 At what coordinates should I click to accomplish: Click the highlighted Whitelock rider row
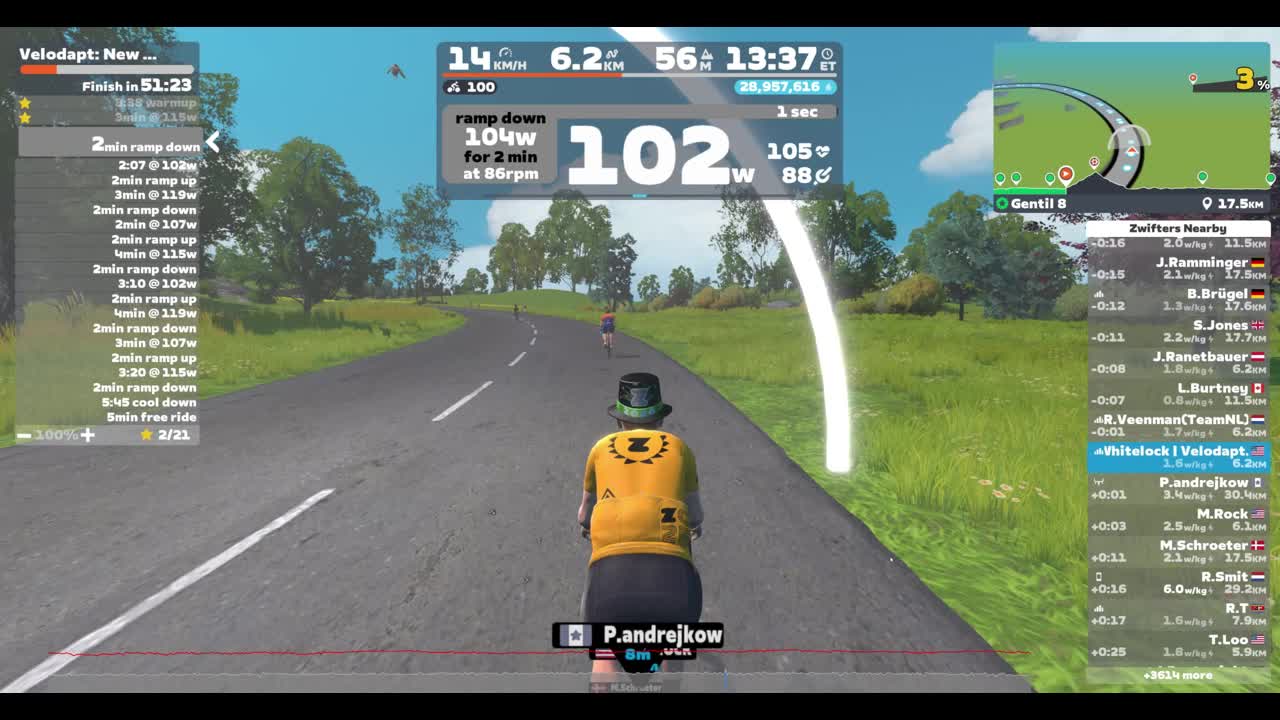point(1178,456)
